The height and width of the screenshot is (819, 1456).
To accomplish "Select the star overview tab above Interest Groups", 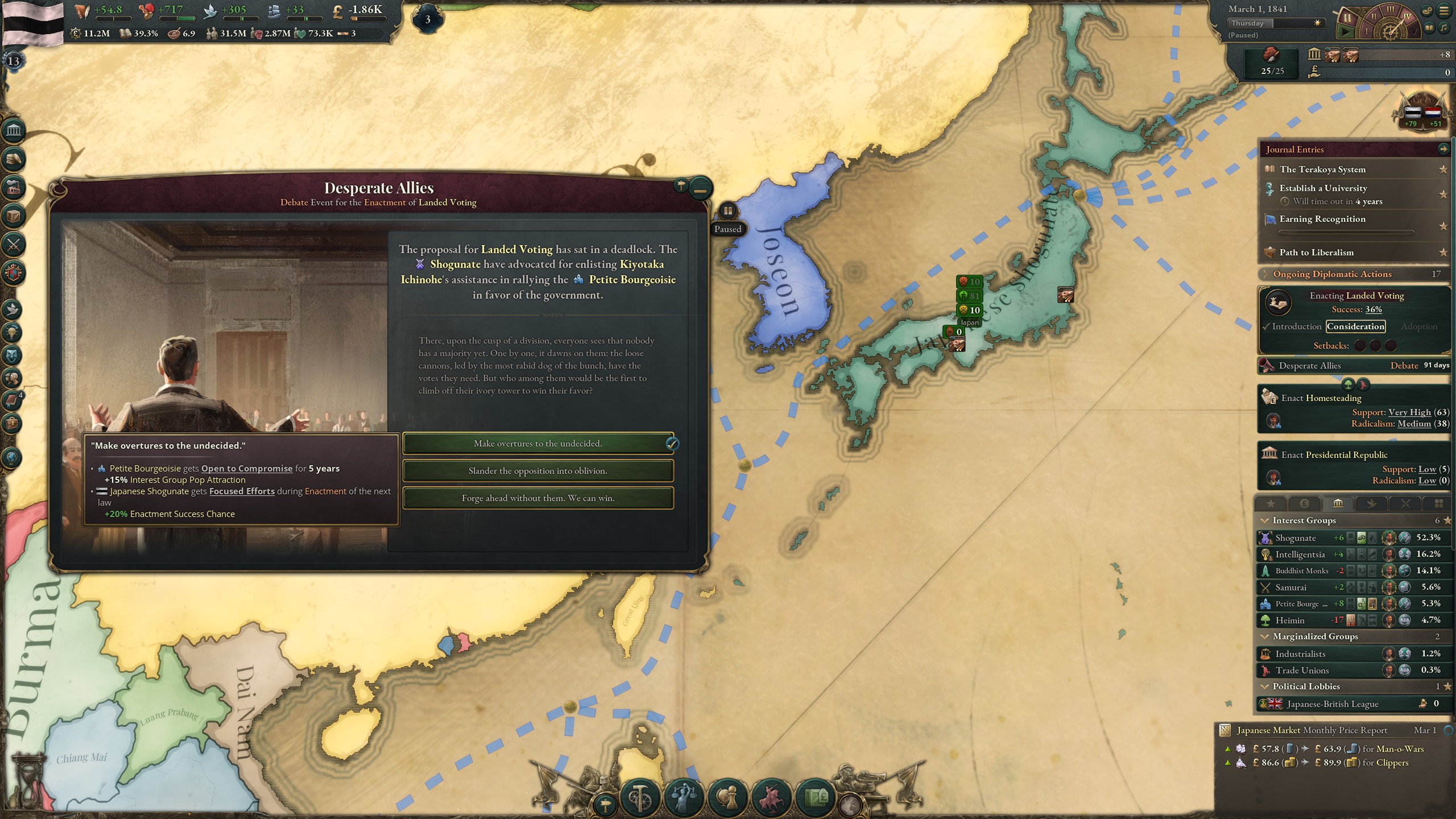I will [1271, 503].
